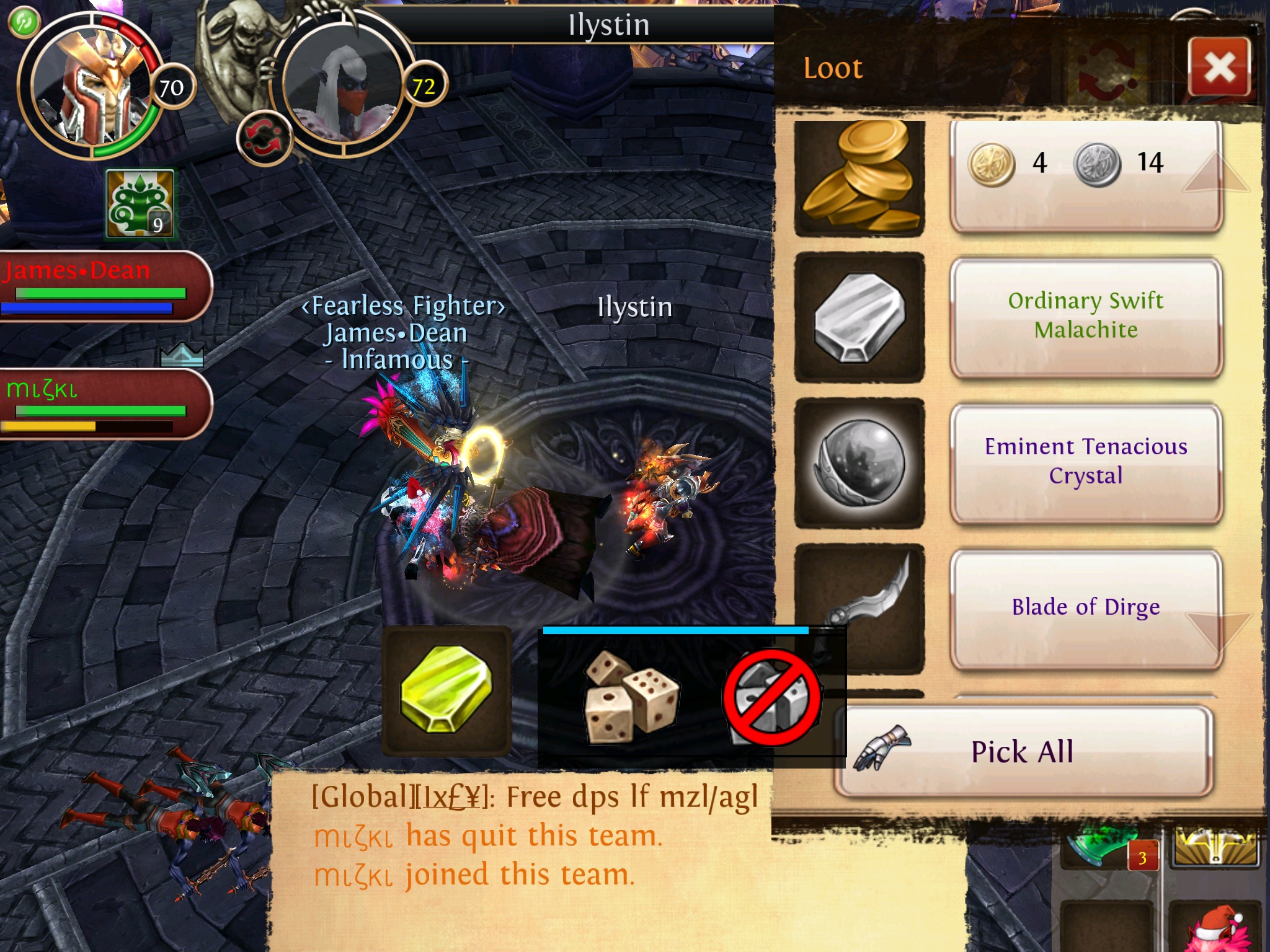Click the loot list up arrow
Viewport: 1270px width, 952px height.
(x=1215, y=172)
